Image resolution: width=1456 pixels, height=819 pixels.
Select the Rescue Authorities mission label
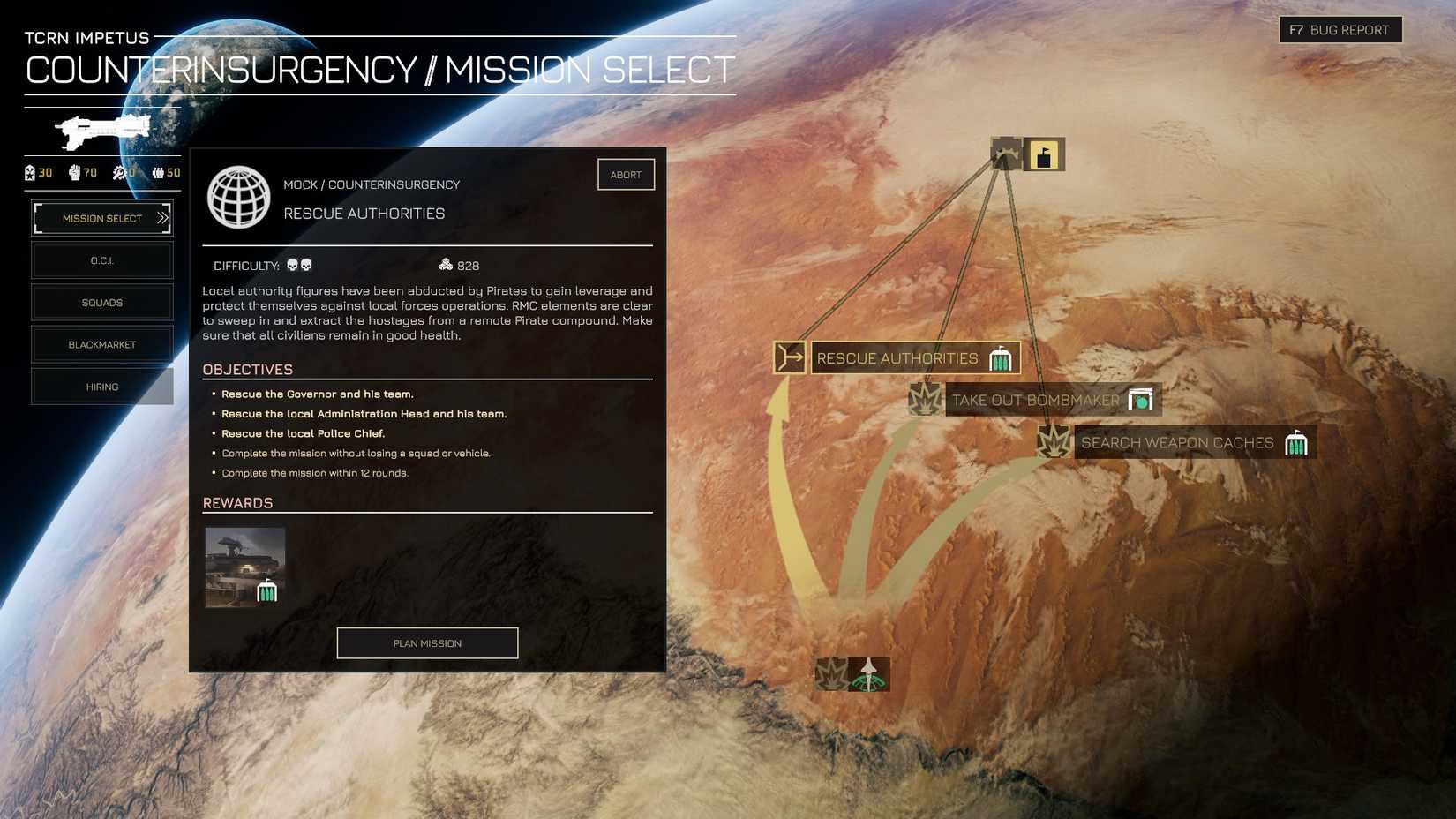click(897, 357)
